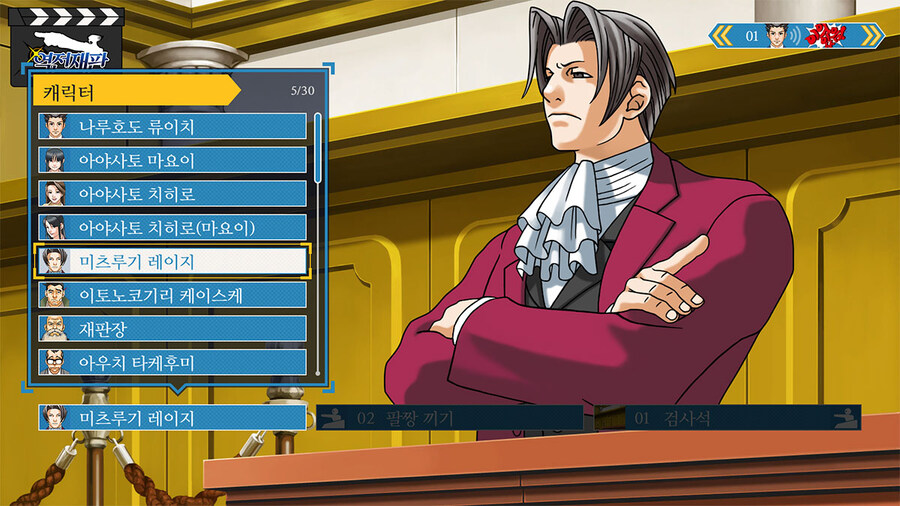This screenshot has width=900, height=506.
Task: Select the 재판장 character entry
Action: tap(172, 328)
